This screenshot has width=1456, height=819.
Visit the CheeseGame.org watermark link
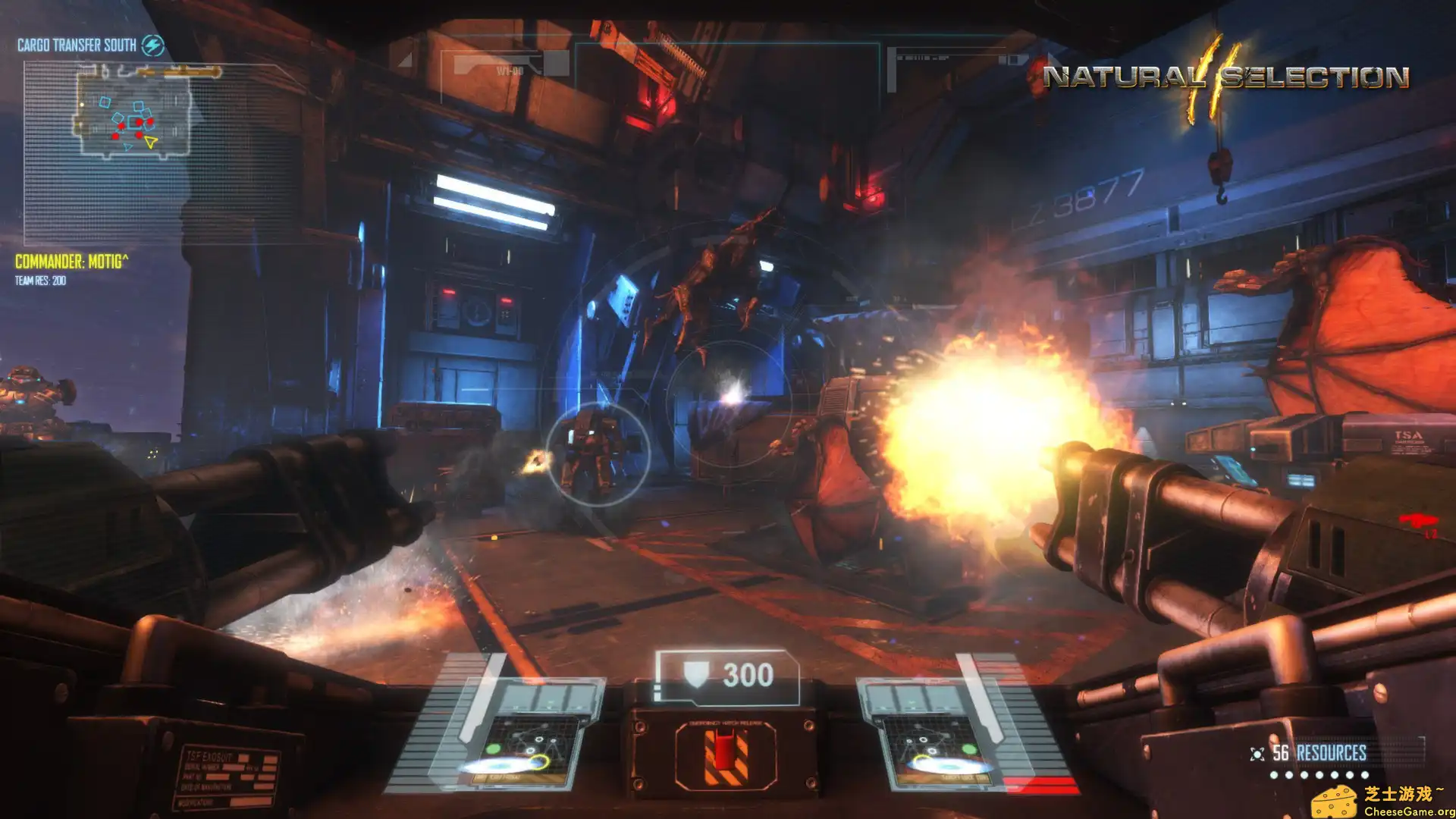click(1382, 802)
